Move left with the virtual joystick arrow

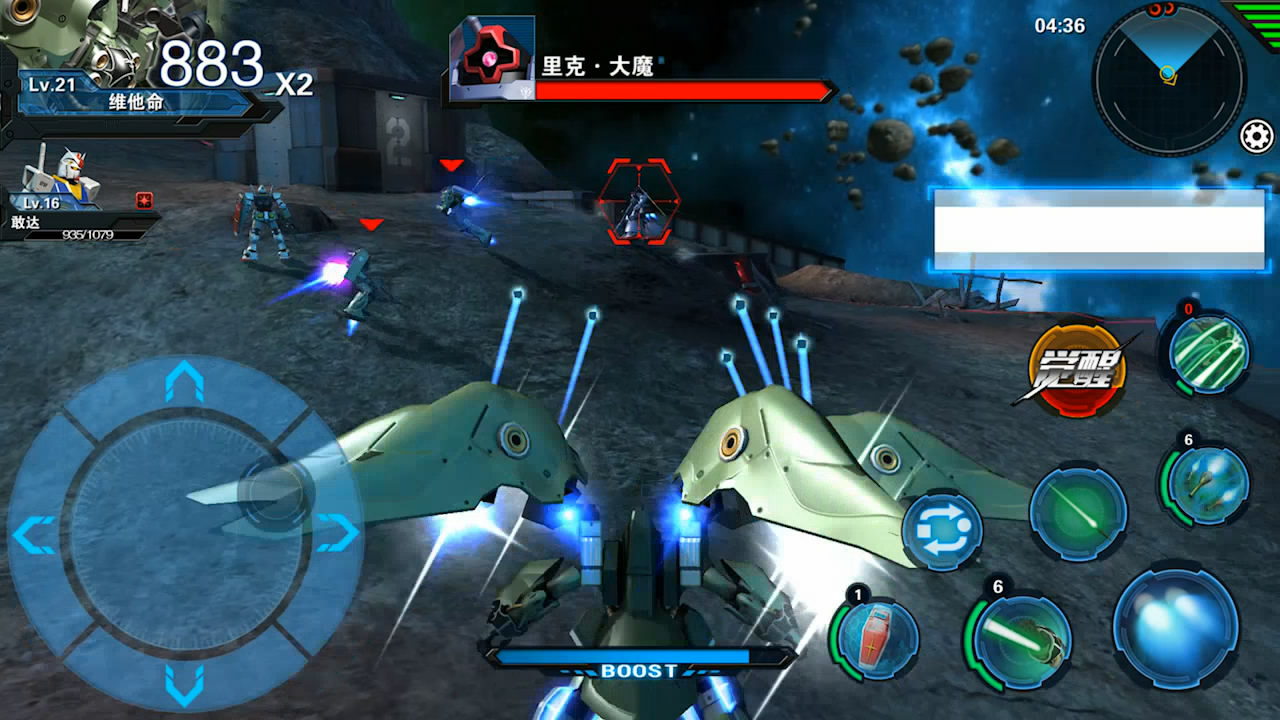(x=34, y=535)
